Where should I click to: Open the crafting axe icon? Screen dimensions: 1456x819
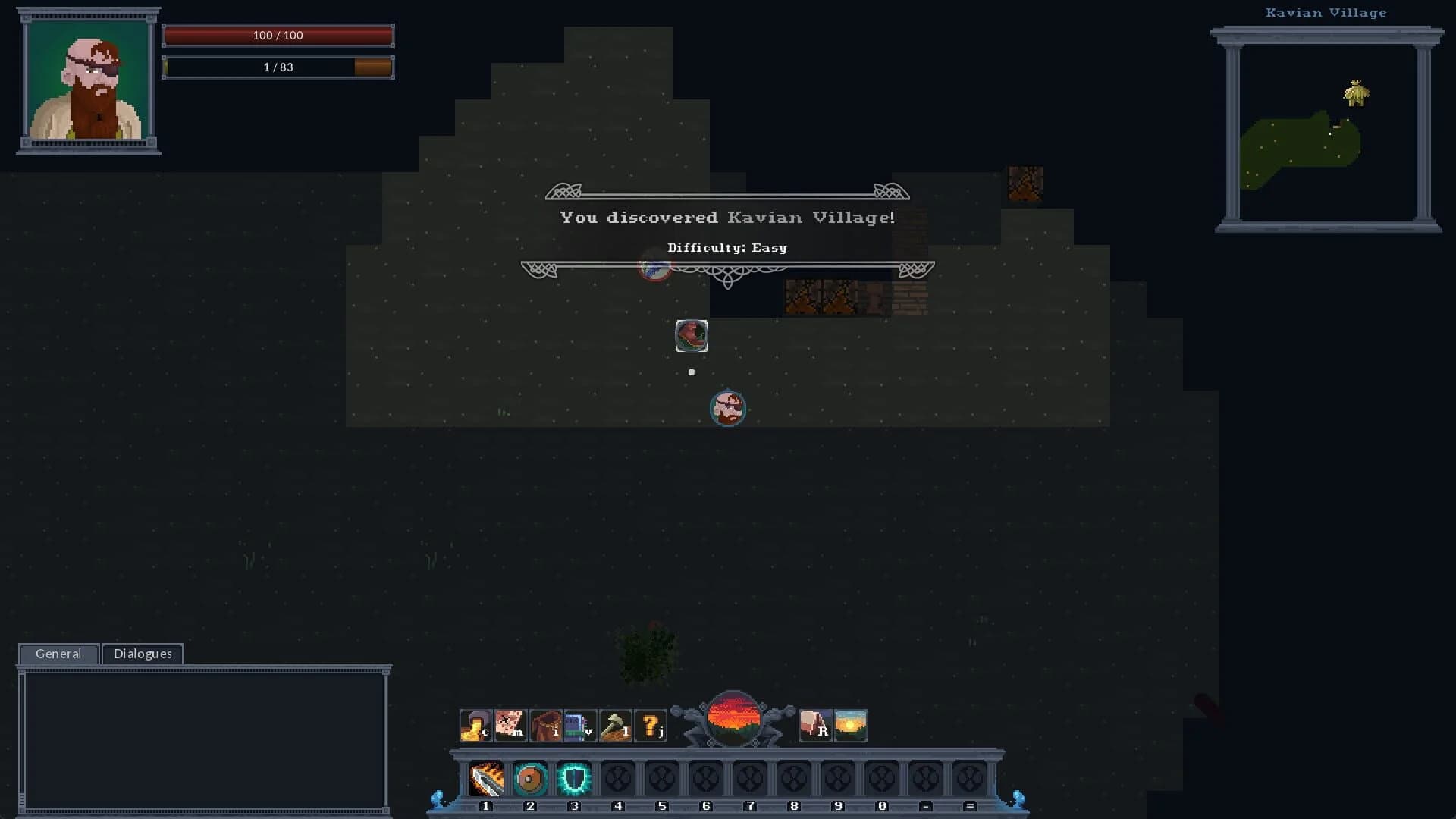click(x=615, y=724)
